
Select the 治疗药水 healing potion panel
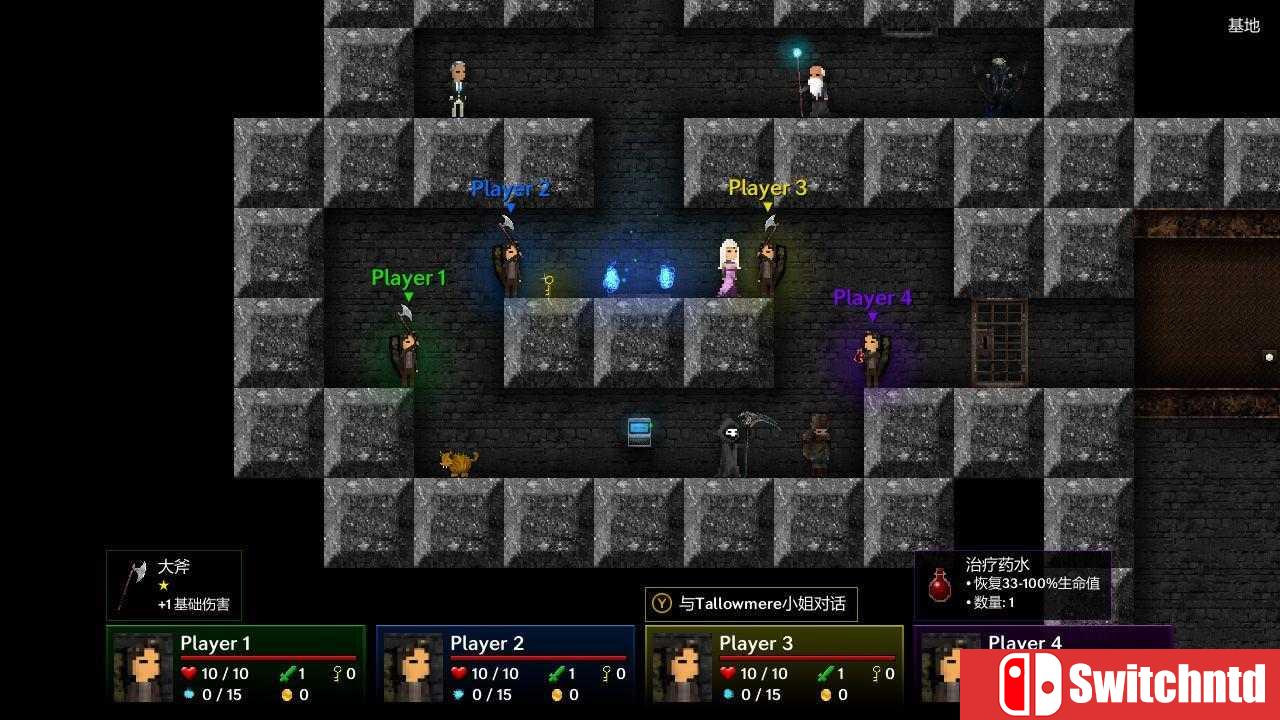pyautogui.click(x=1012, y=585)
